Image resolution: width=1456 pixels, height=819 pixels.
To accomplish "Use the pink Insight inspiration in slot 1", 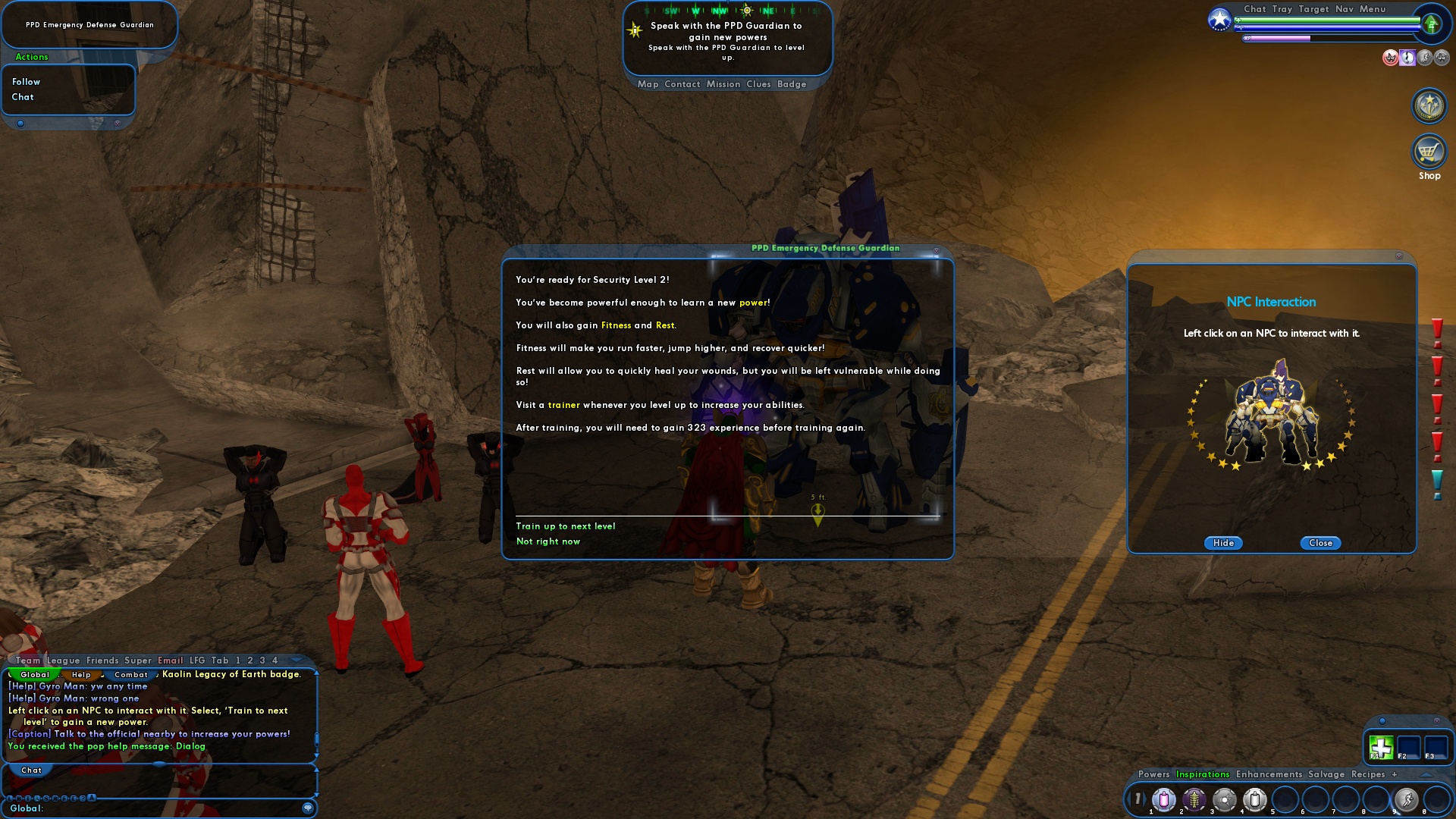I will point(1163,799).
